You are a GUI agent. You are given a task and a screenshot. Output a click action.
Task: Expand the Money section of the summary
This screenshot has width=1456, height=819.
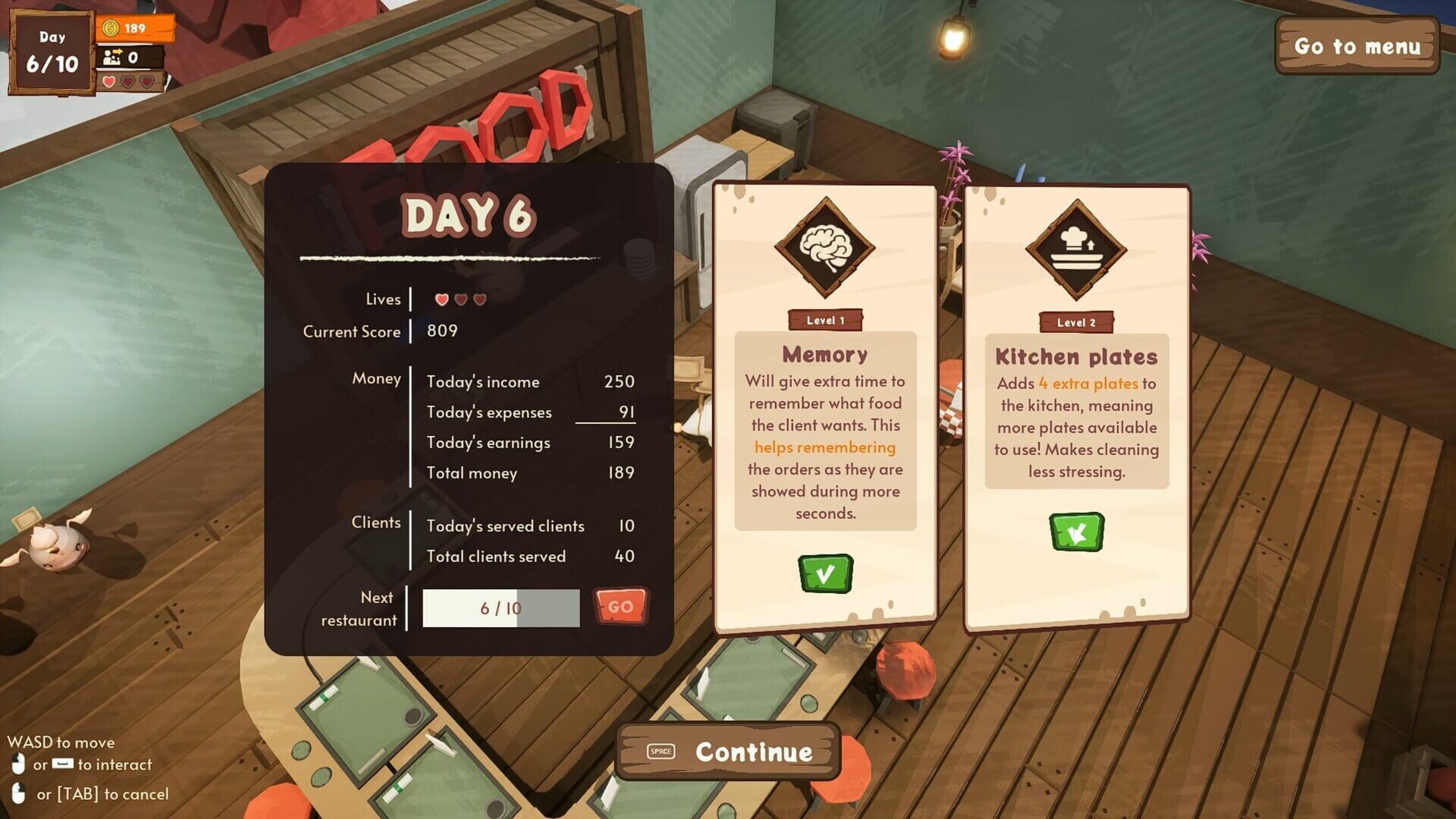(376, 378)
